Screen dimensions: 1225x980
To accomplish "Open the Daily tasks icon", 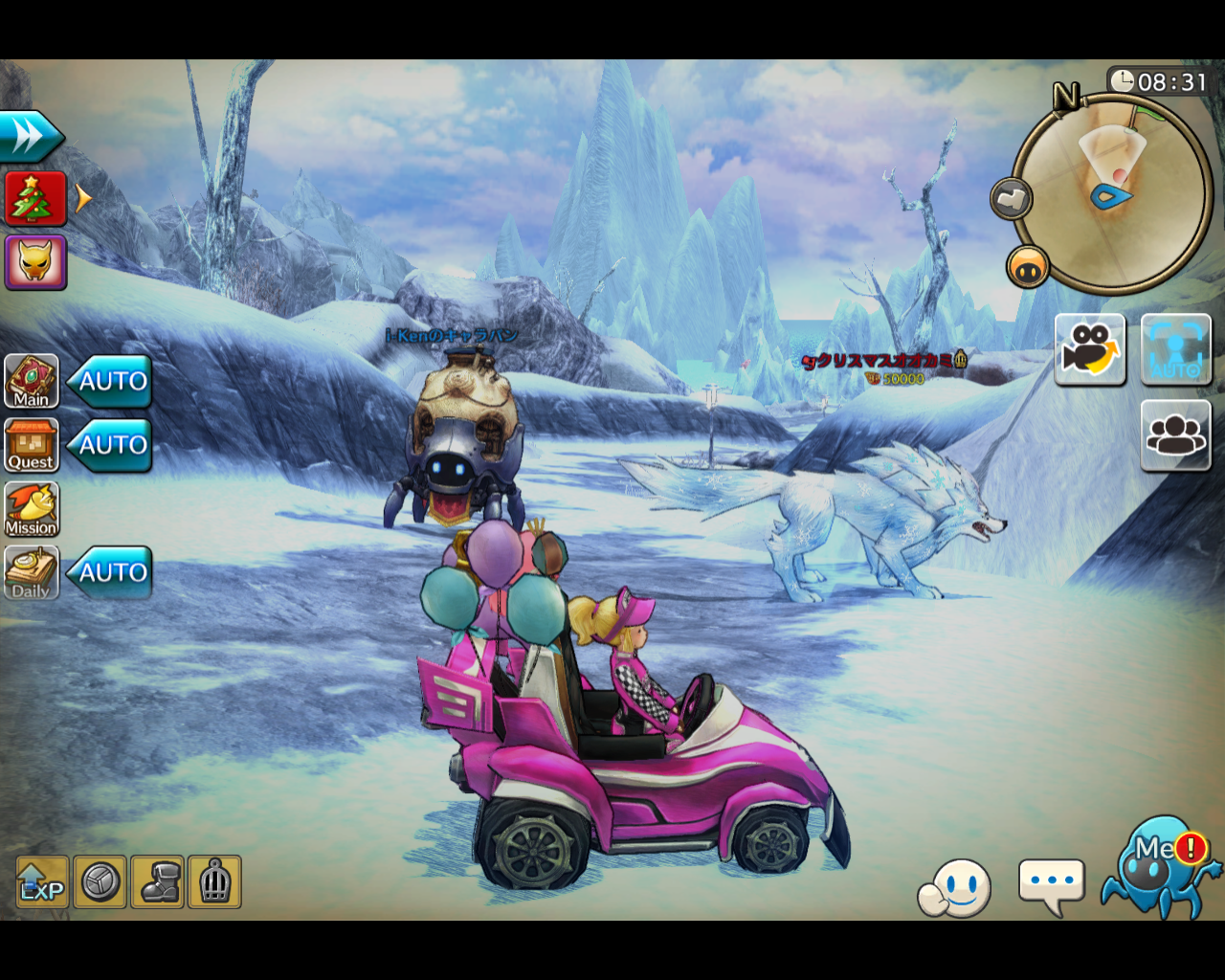I will 32,572.
